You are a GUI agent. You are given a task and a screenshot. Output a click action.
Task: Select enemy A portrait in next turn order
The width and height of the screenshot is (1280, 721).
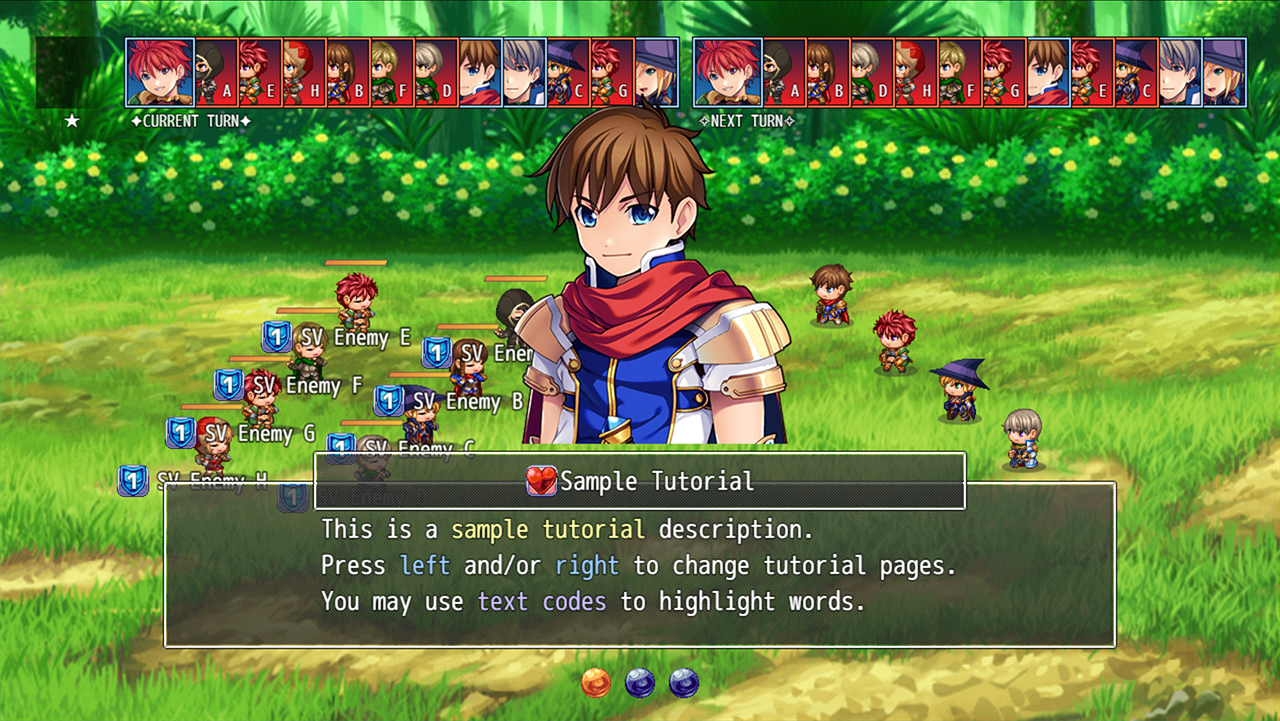(x=784, y=72)
